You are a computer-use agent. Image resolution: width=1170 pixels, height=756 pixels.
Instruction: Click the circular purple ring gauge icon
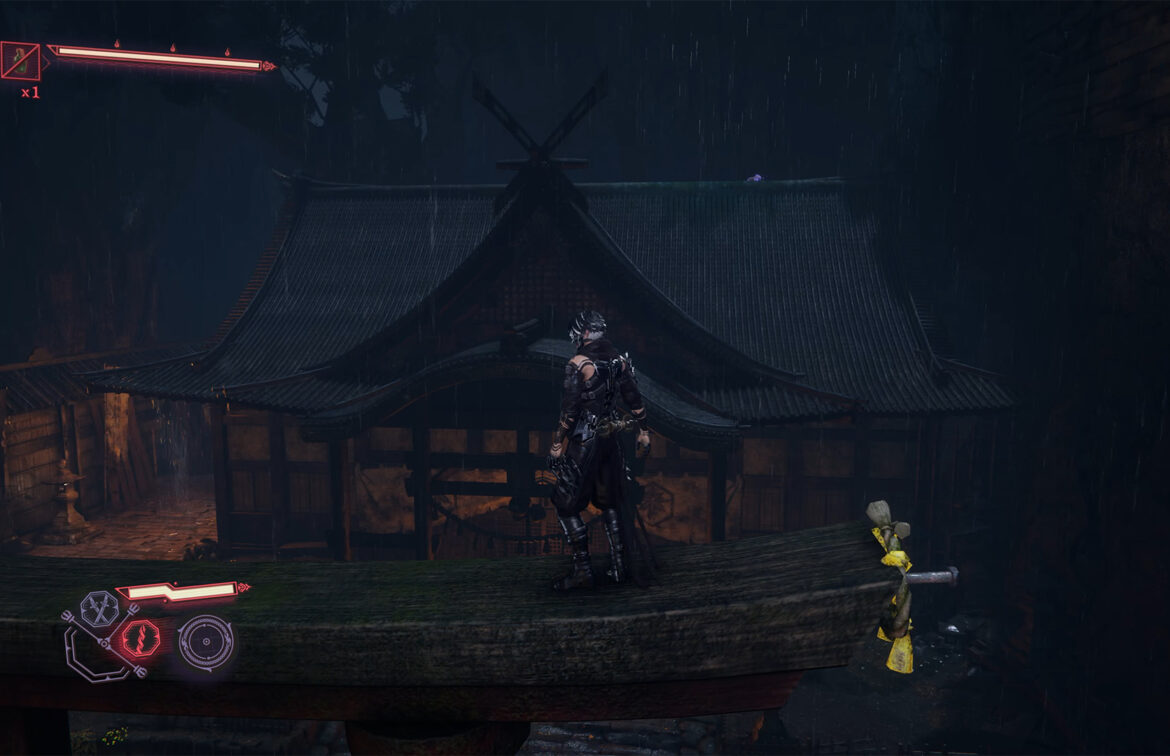206,642
